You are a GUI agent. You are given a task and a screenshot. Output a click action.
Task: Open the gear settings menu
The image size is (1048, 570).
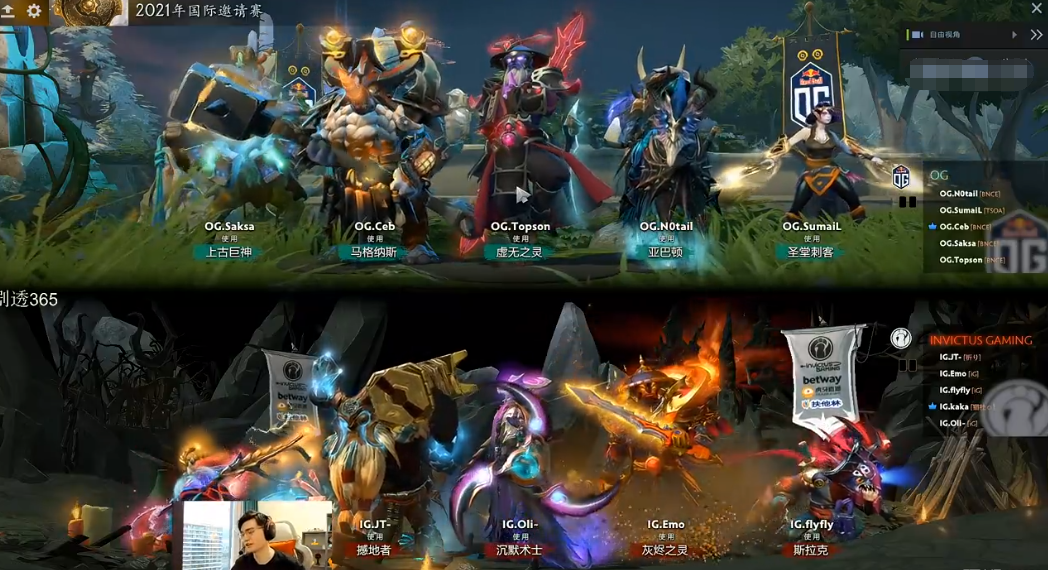click(34, 11)
